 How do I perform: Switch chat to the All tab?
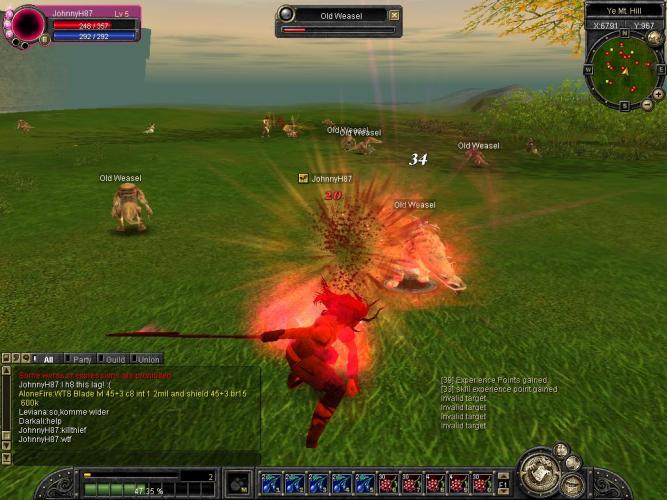(x=47, y=359)
